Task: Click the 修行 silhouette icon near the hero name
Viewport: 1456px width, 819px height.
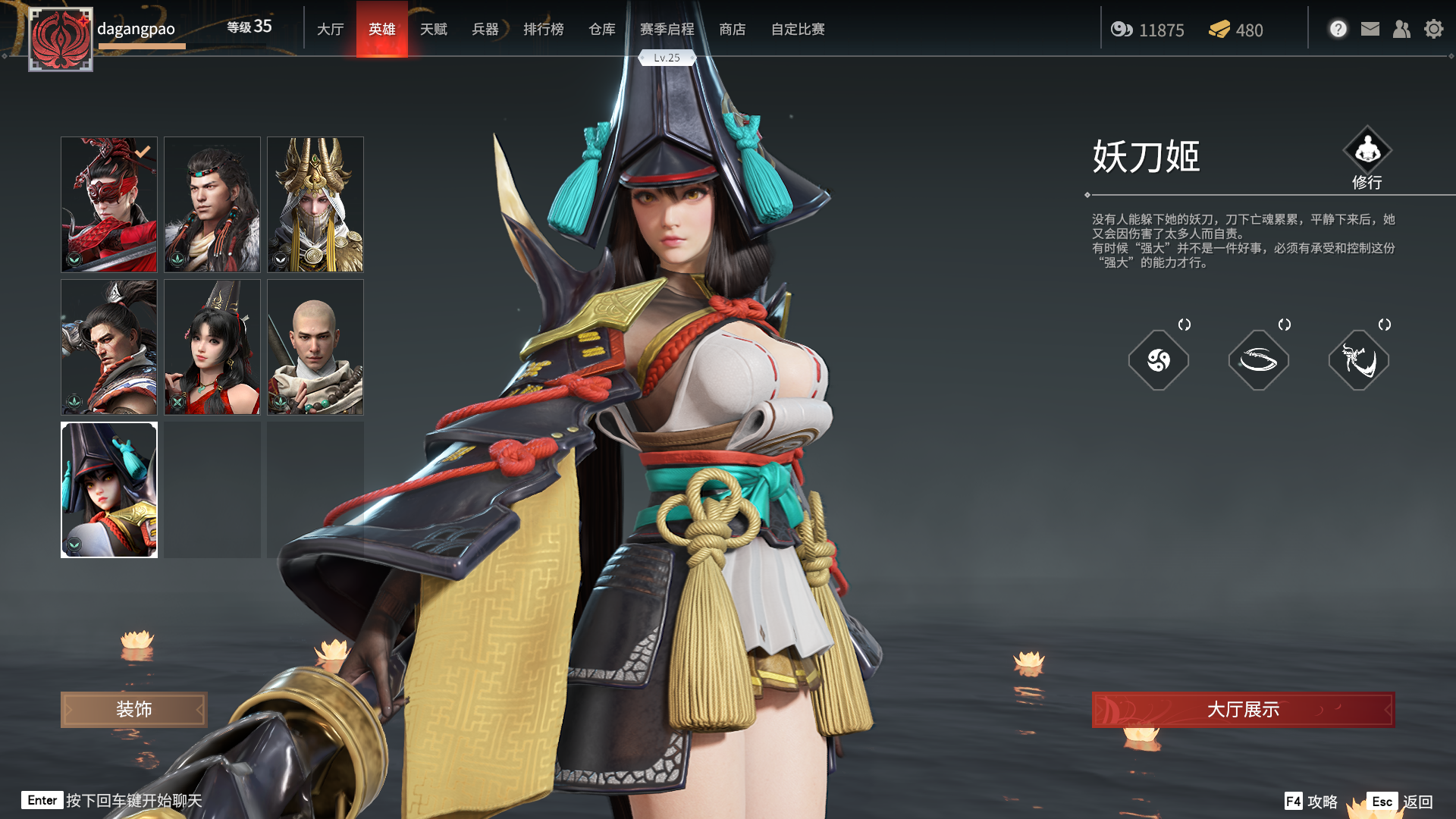Action: [1369, 149]
